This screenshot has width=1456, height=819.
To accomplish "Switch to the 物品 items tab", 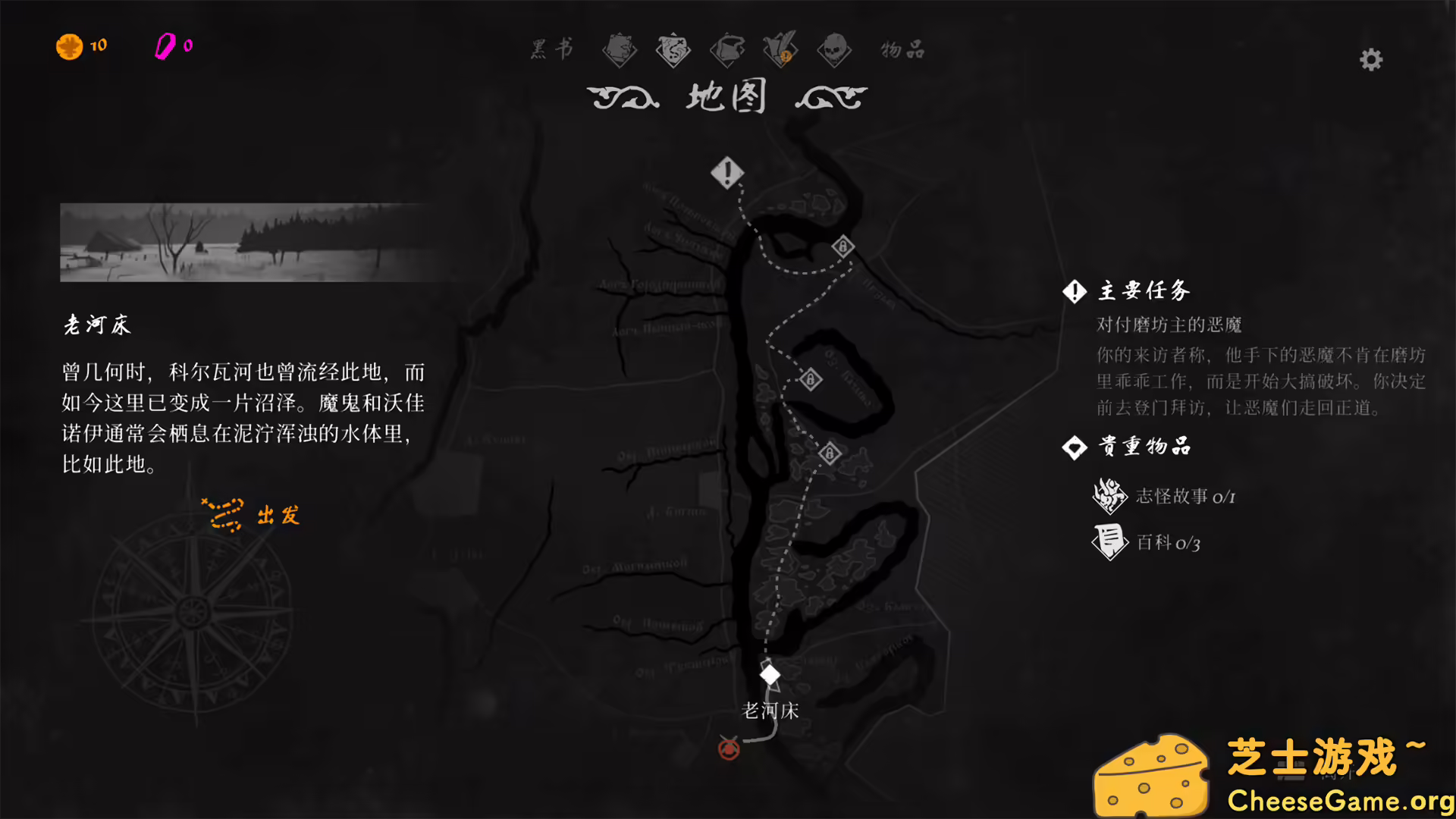I will [x=901, y=50].
